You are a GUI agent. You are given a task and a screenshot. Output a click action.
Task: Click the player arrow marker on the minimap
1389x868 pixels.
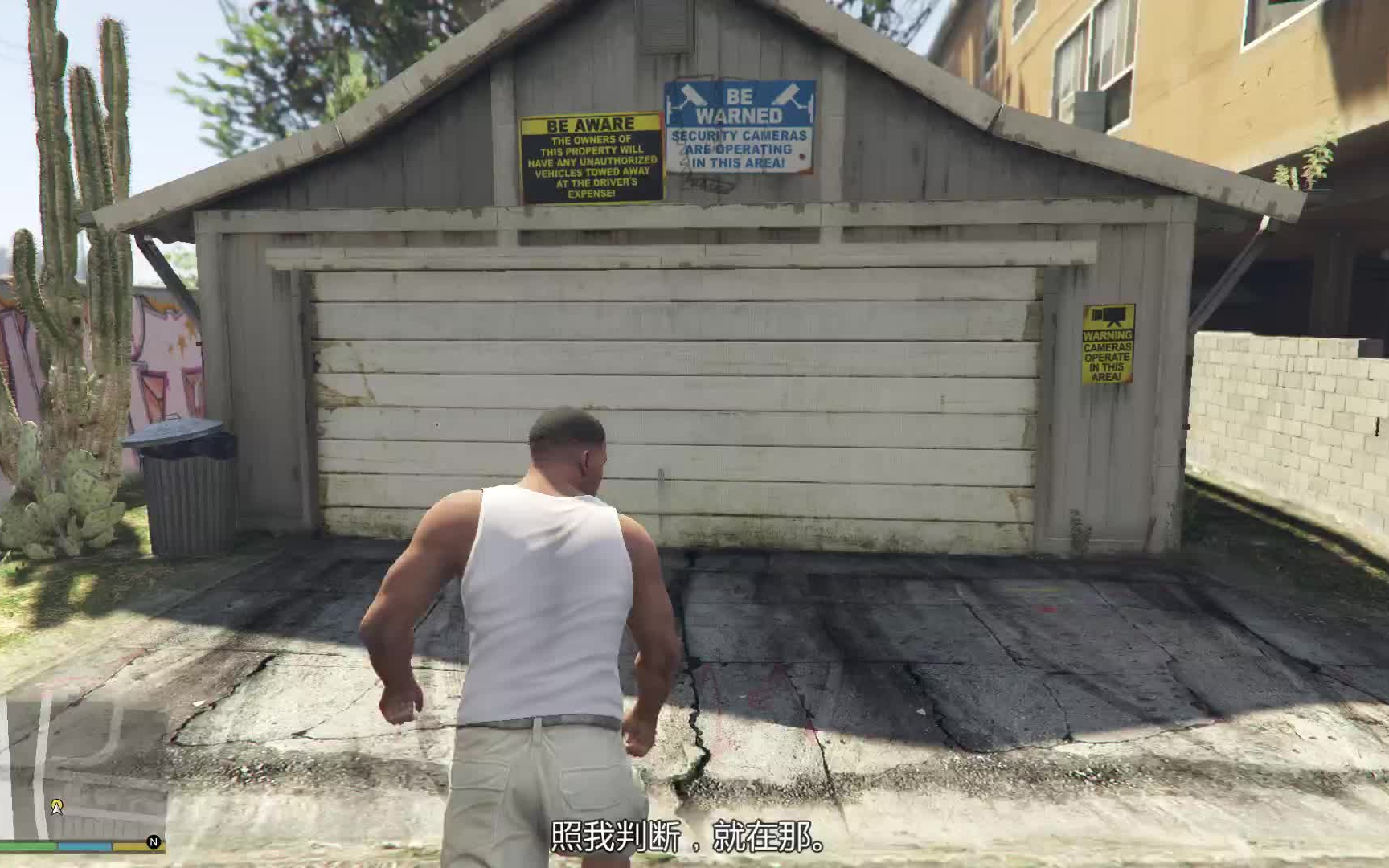tap(56, 808)
